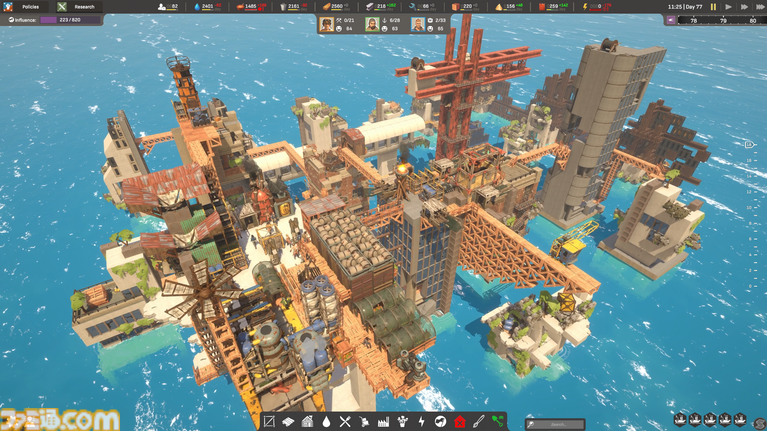Select the green path connection tool
The width and height of the screenshot is (767, 431).
pos(498,422)
